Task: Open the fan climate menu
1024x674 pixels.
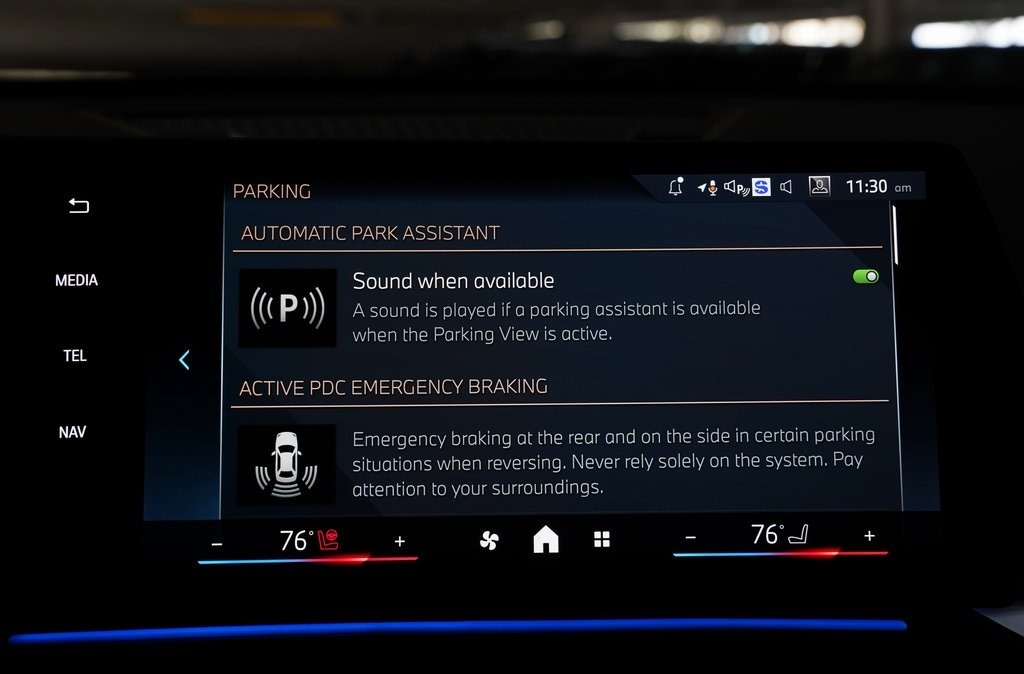Action: 489,541
